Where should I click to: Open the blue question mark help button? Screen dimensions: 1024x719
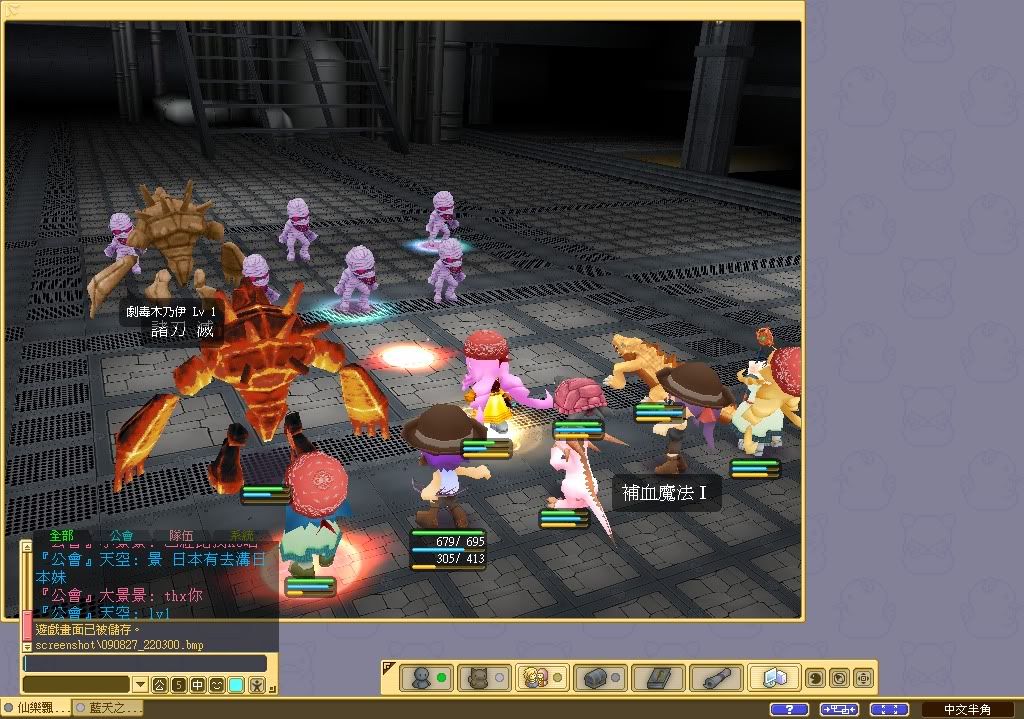[x=790, y=709]
